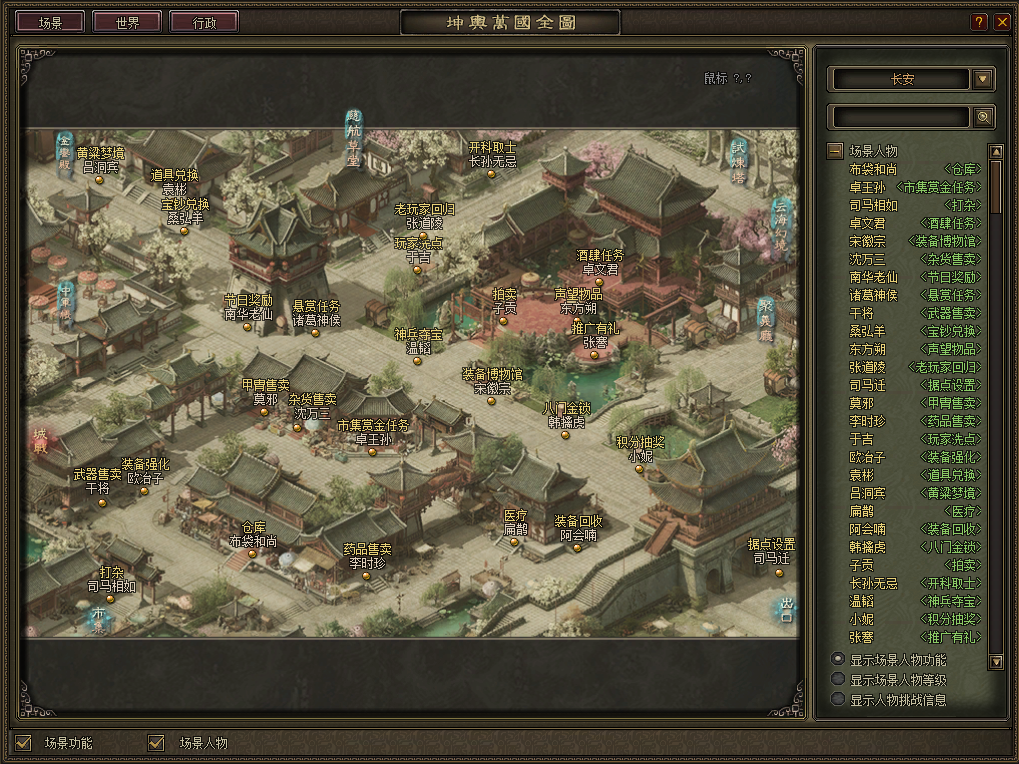Switch to the 场景 tab
This screenshot has width=1019, height=764.
point(50,22)
